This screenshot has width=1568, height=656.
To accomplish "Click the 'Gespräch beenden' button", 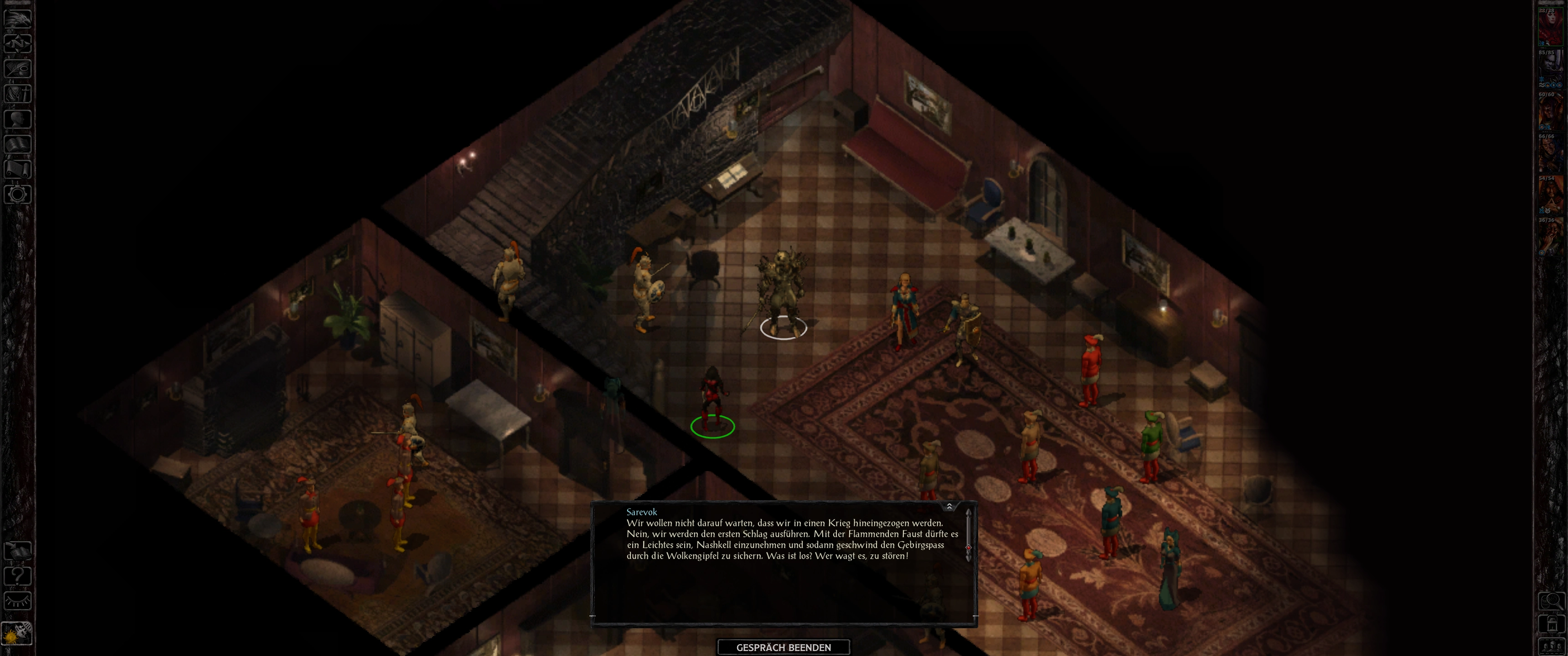I will [784, 647].
